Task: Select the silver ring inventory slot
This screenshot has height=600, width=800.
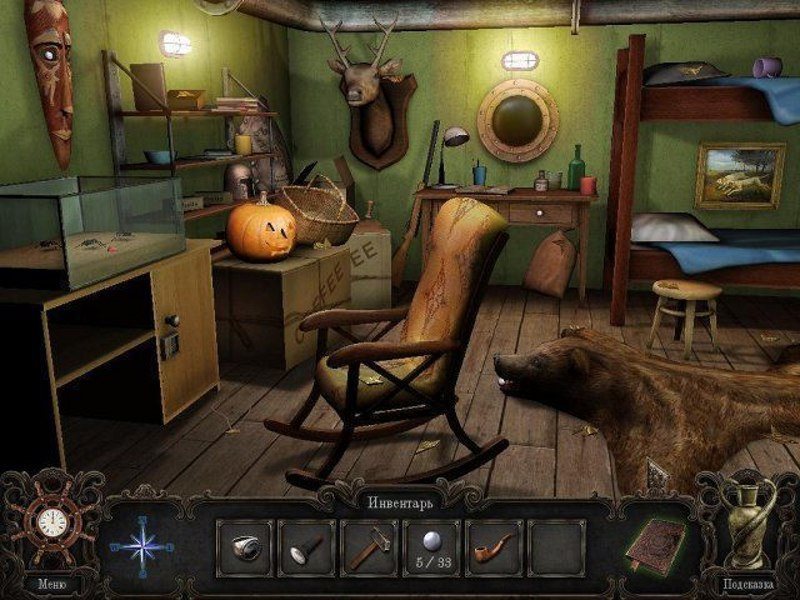Action: click(245, 547)
